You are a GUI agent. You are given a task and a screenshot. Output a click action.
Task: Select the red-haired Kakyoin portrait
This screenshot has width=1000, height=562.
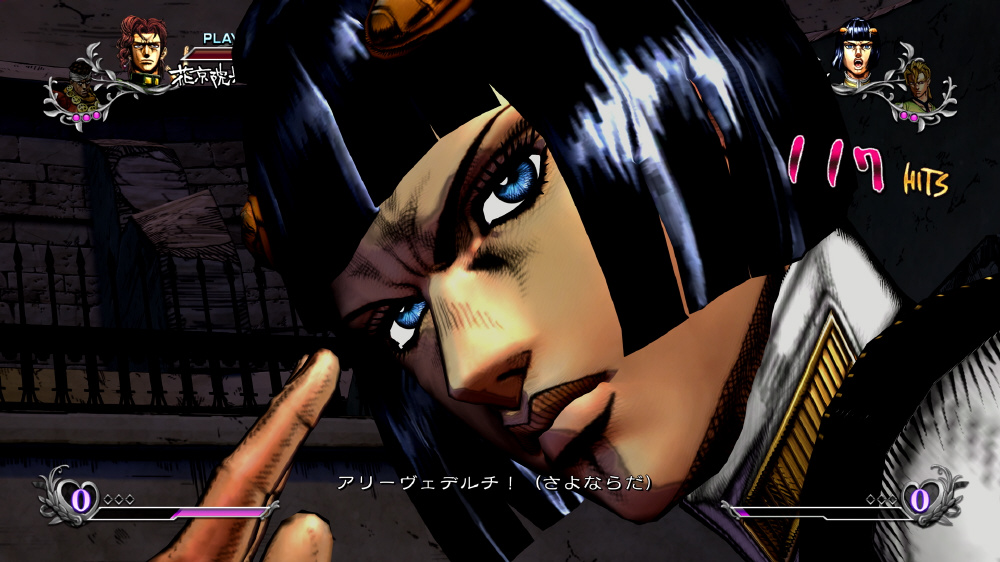click(x=146, y=50)
